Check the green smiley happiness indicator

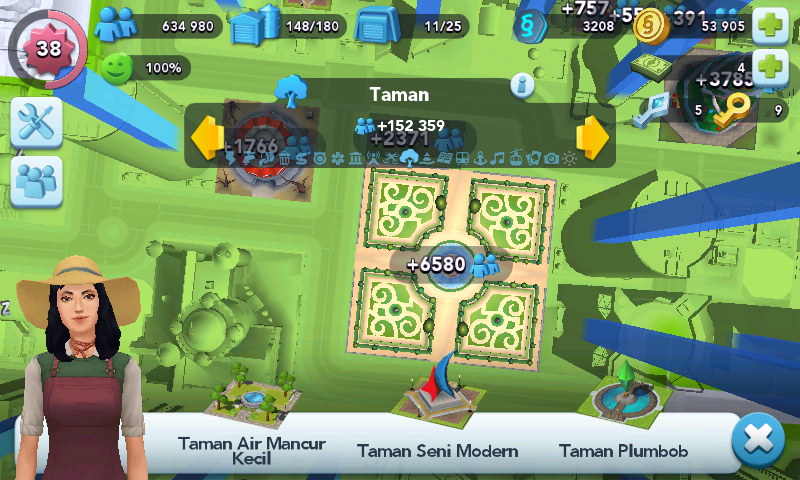117,68
